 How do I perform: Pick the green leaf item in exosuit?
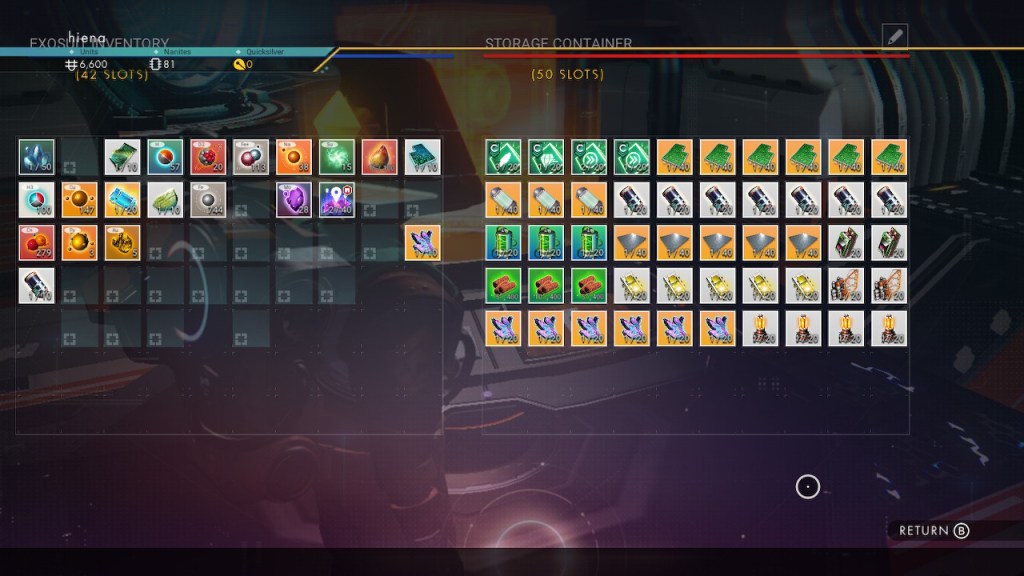coord(165,199)
